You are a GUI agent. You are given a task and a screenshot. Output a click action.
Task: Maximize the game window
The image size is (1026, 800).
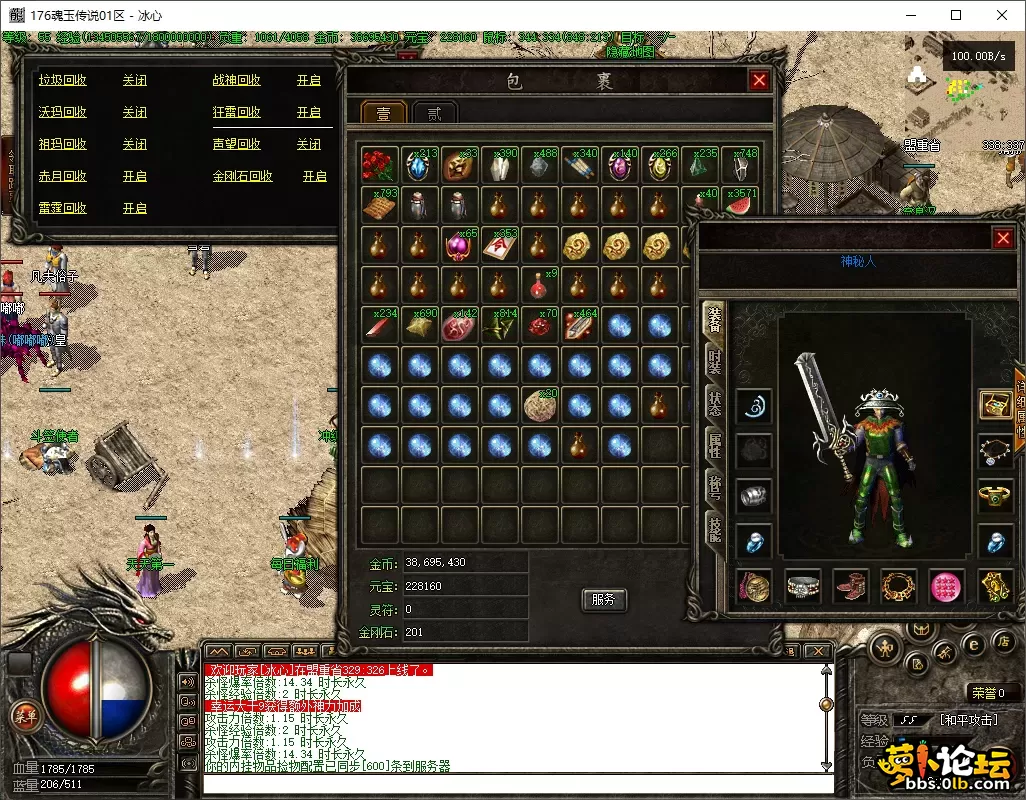click(x=956, y=15)
